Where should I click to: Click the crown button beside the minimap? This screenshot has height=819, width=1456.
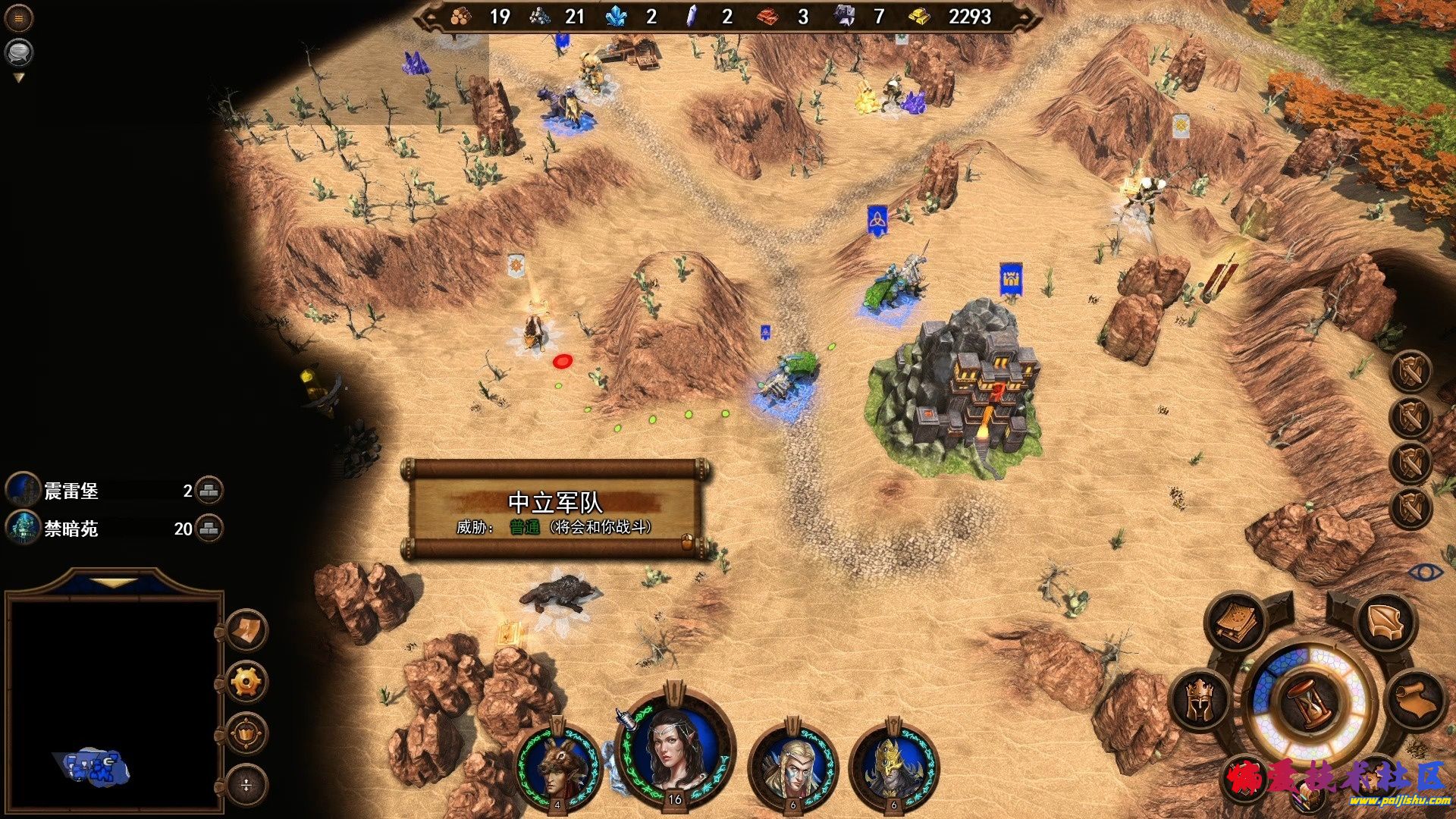pyautogui.click(x=246, y=733)
